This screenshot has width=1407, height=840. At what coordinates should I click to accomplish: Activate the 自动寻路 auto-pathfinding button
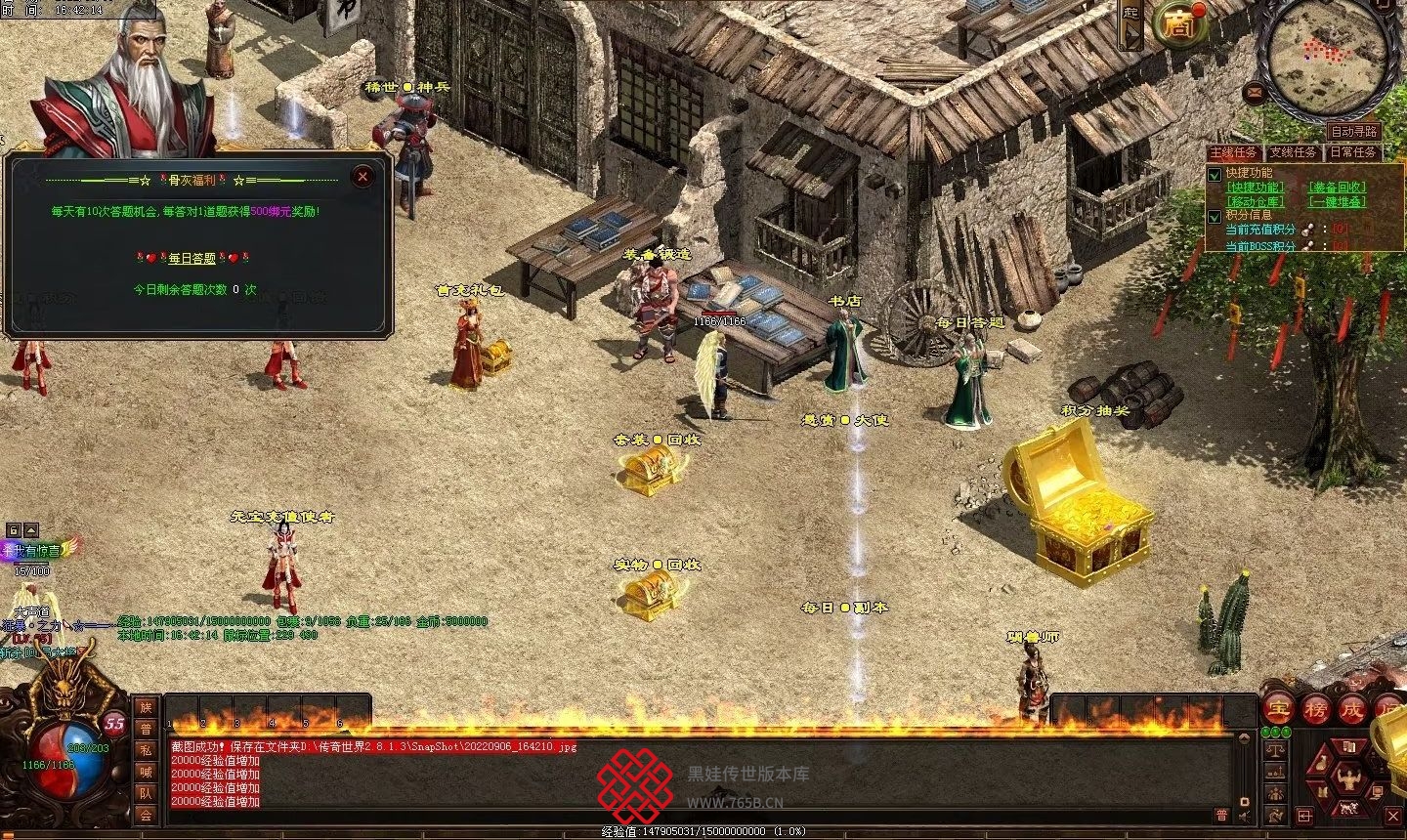click(x=1353, y=131)
